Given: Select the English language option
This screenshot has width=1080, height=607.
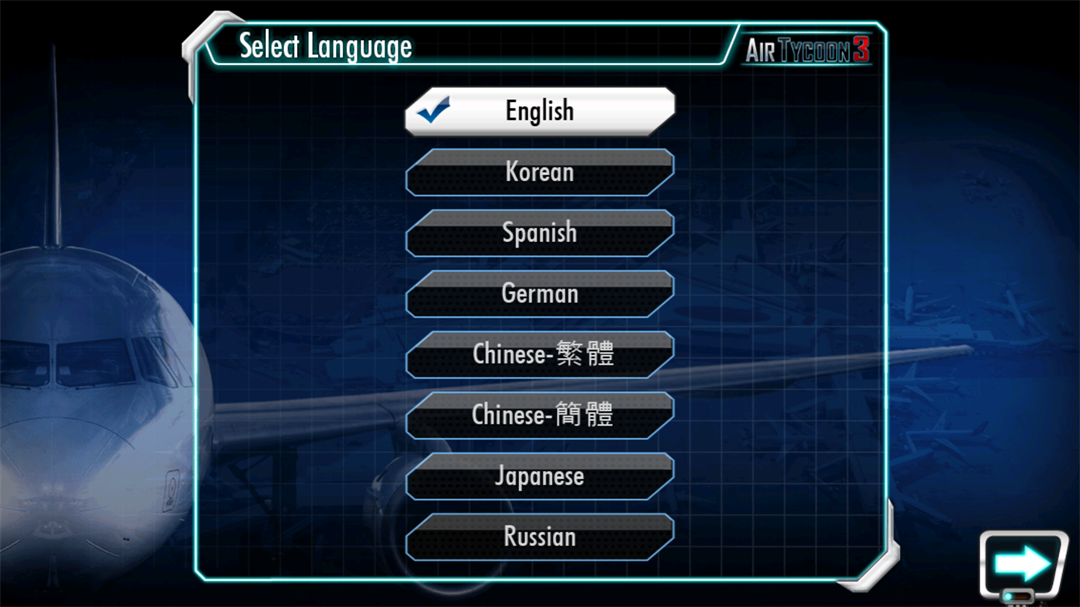Looking at the screenshot, I should 540,111.
